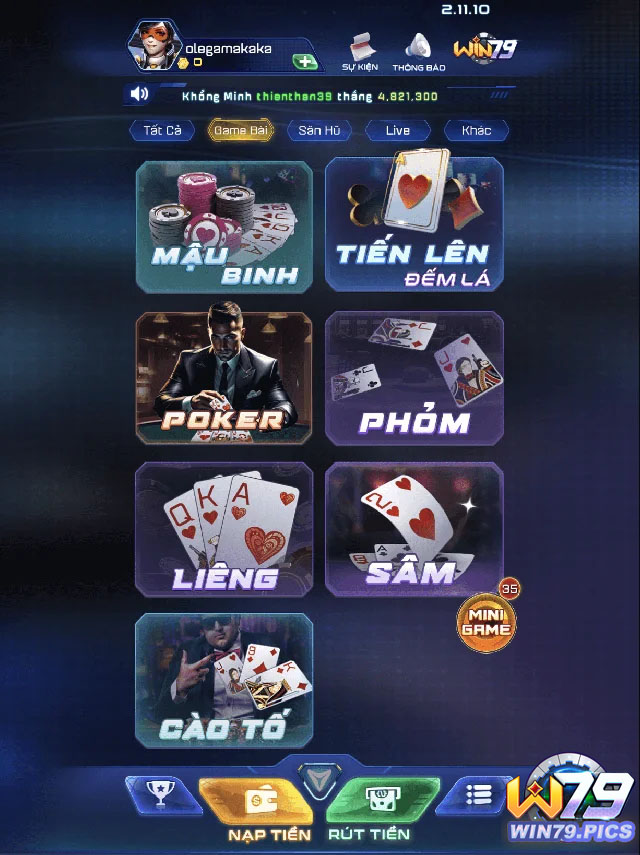640x855 pixels.
Task: Show the Khác category tab
Action: point(476,131)
